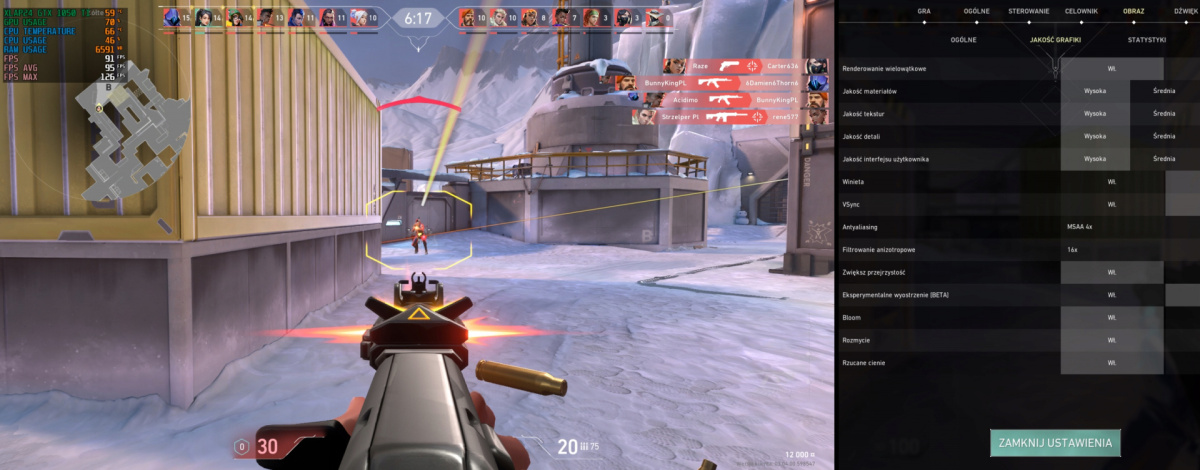Choose Wysoka for Jakość detali
This screenshot has width=1200, height=470.
coord(1095,136)
